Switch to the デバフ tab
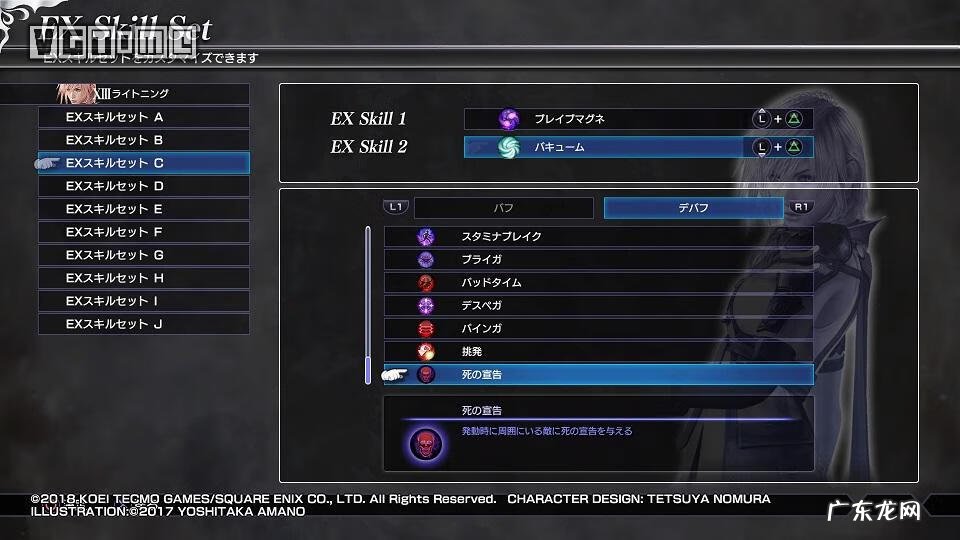This screenshot has width=960, height=540. pyautogui.click(x=693, y=208)
